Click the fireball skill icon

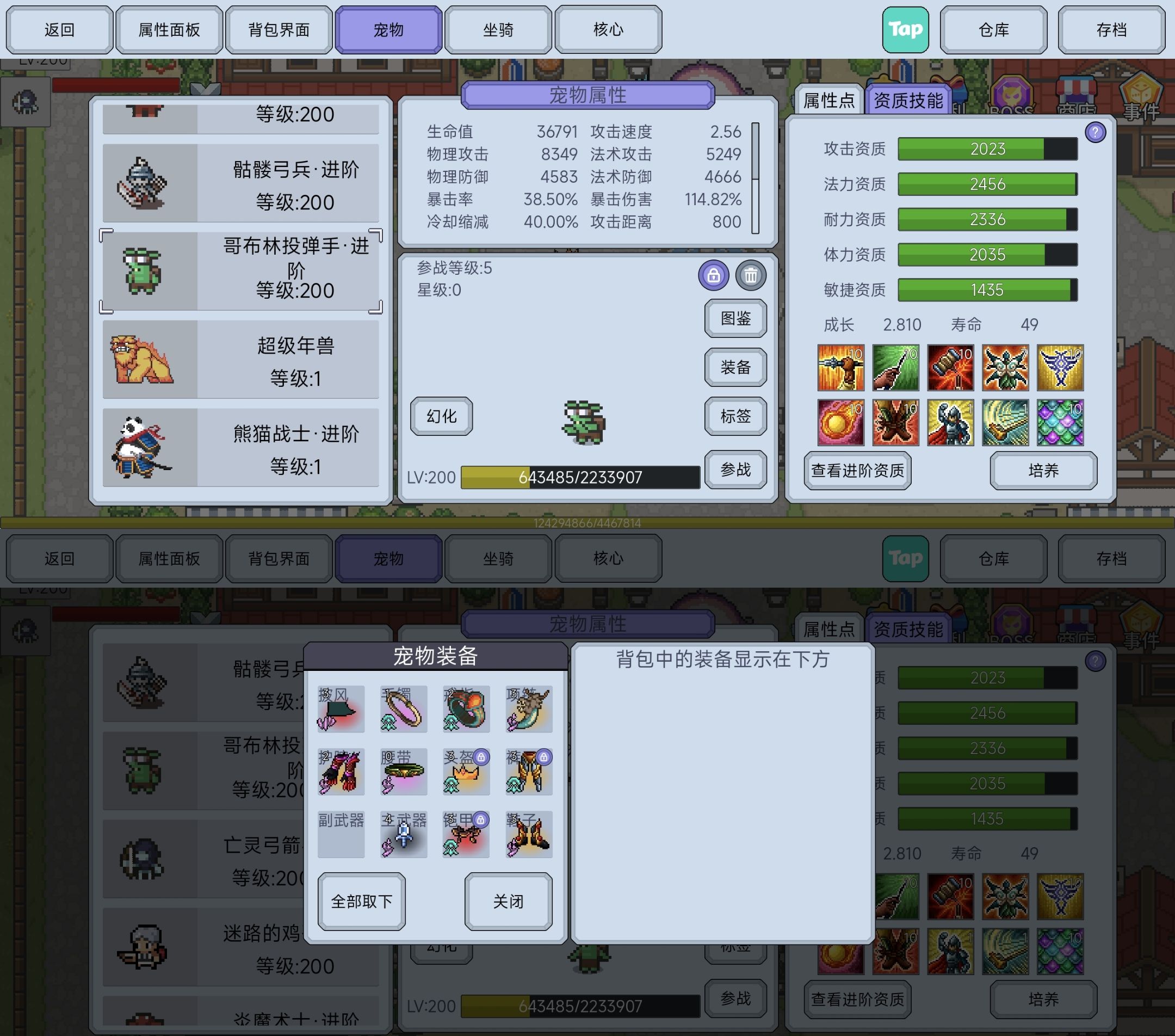[x=841, y=423]
